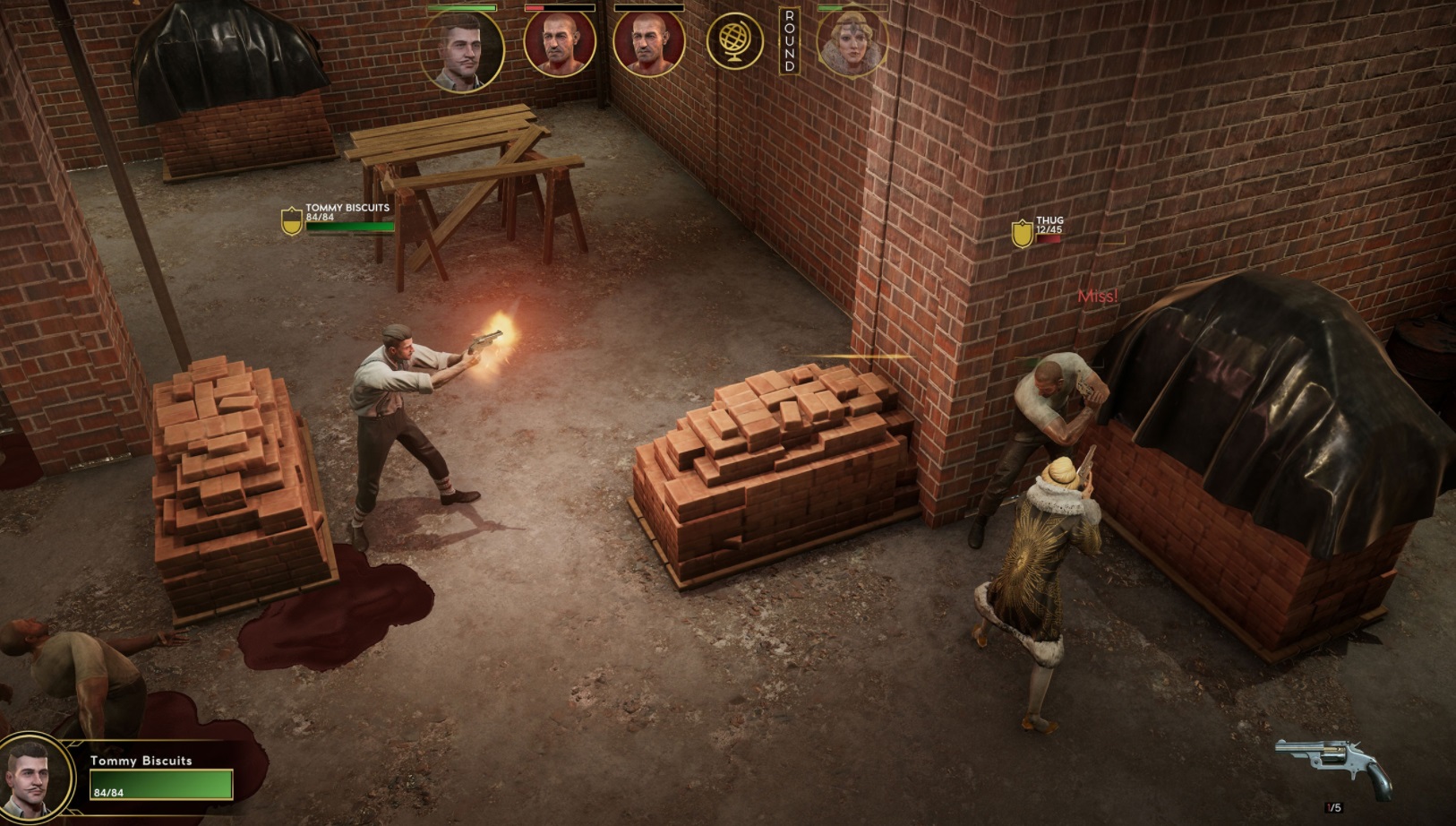Choose the revolver weapon icon
The image size is (1456, 826).
[1332, 768]
